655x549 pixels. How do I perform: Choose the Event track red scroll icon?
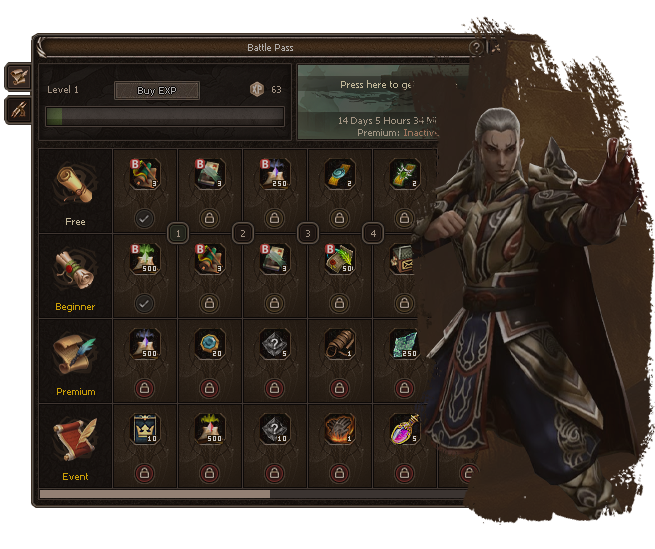click(x=75, y=438)
